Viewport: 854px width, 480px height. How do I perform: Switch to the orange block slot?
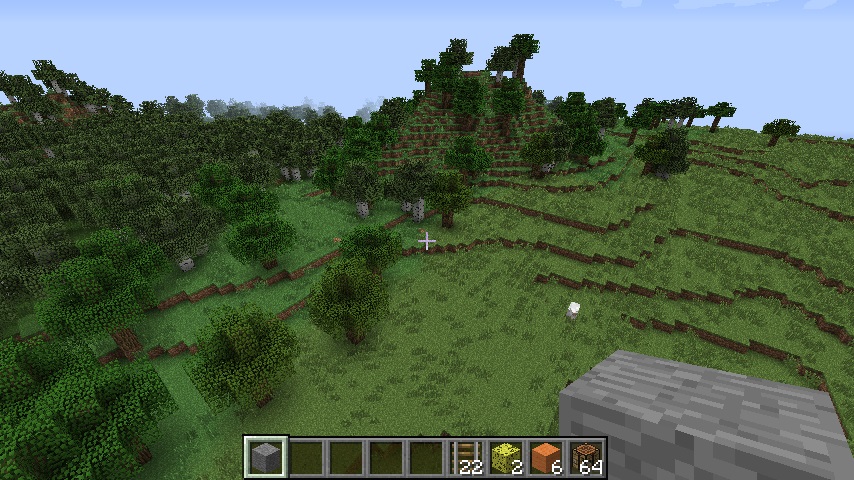(x=547, y=457)
